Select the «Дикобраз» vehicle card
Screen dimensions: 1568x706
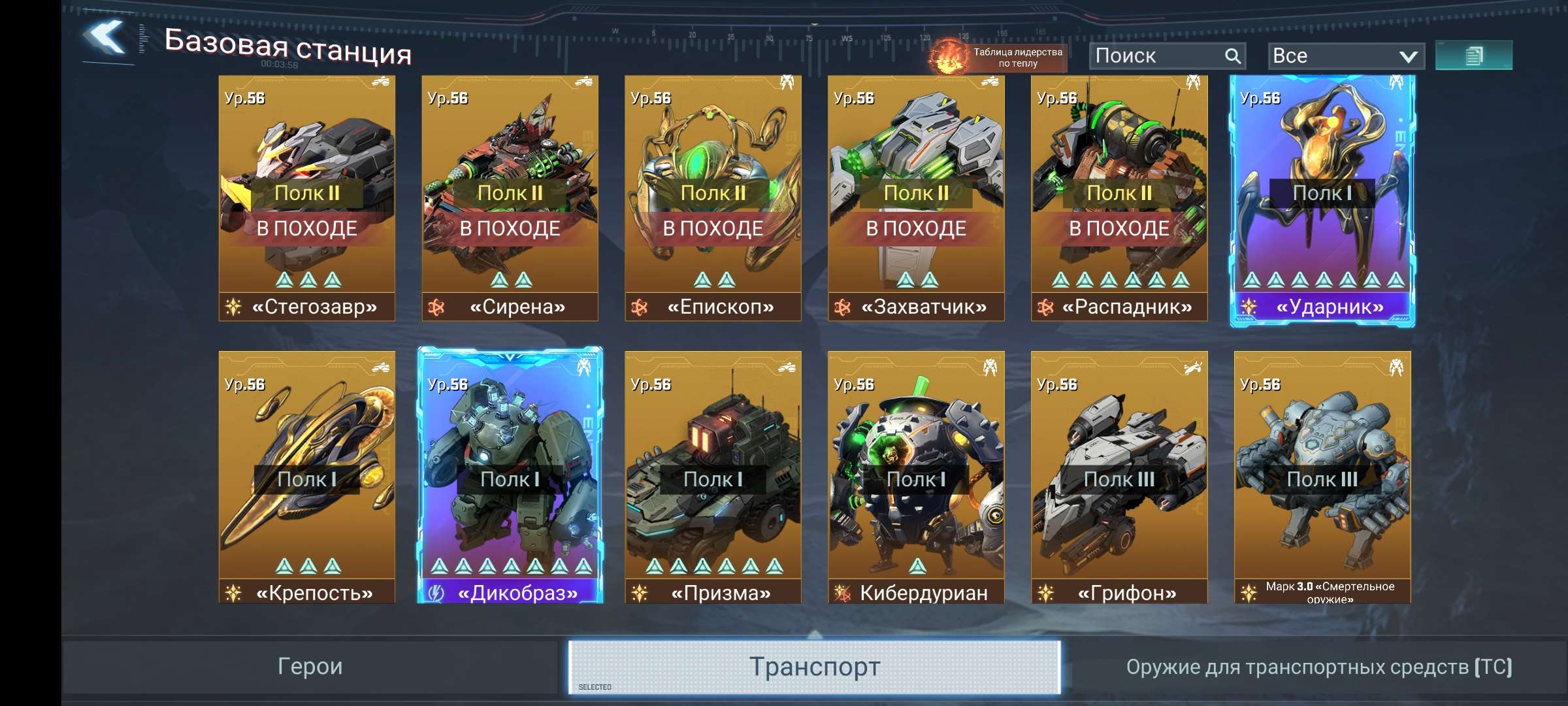click(510, 477)
